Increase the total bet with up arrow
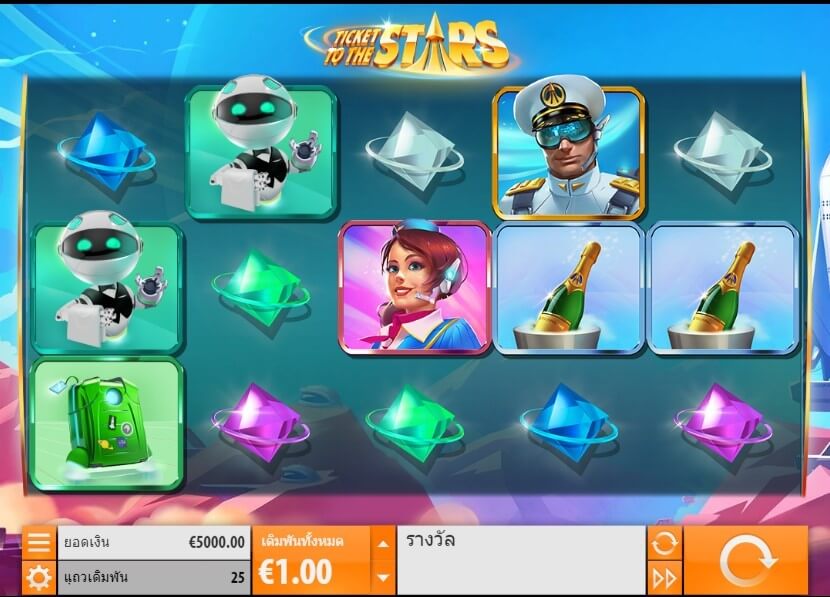 pyautogui.click(x=384, y=544)
